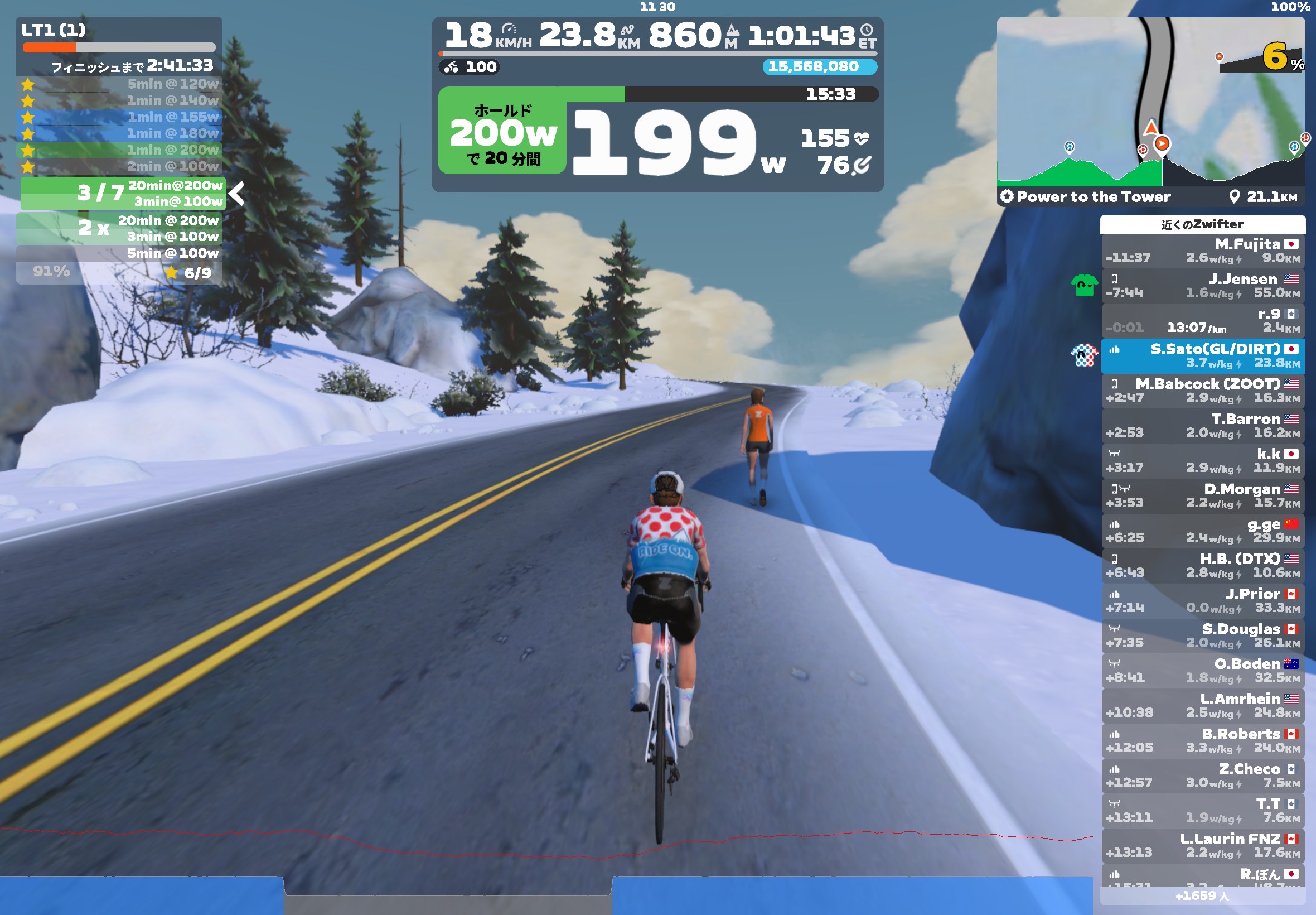Pick B.Roberts in nearby riders
The image size is (1316, 915).
coord(1202,740)
